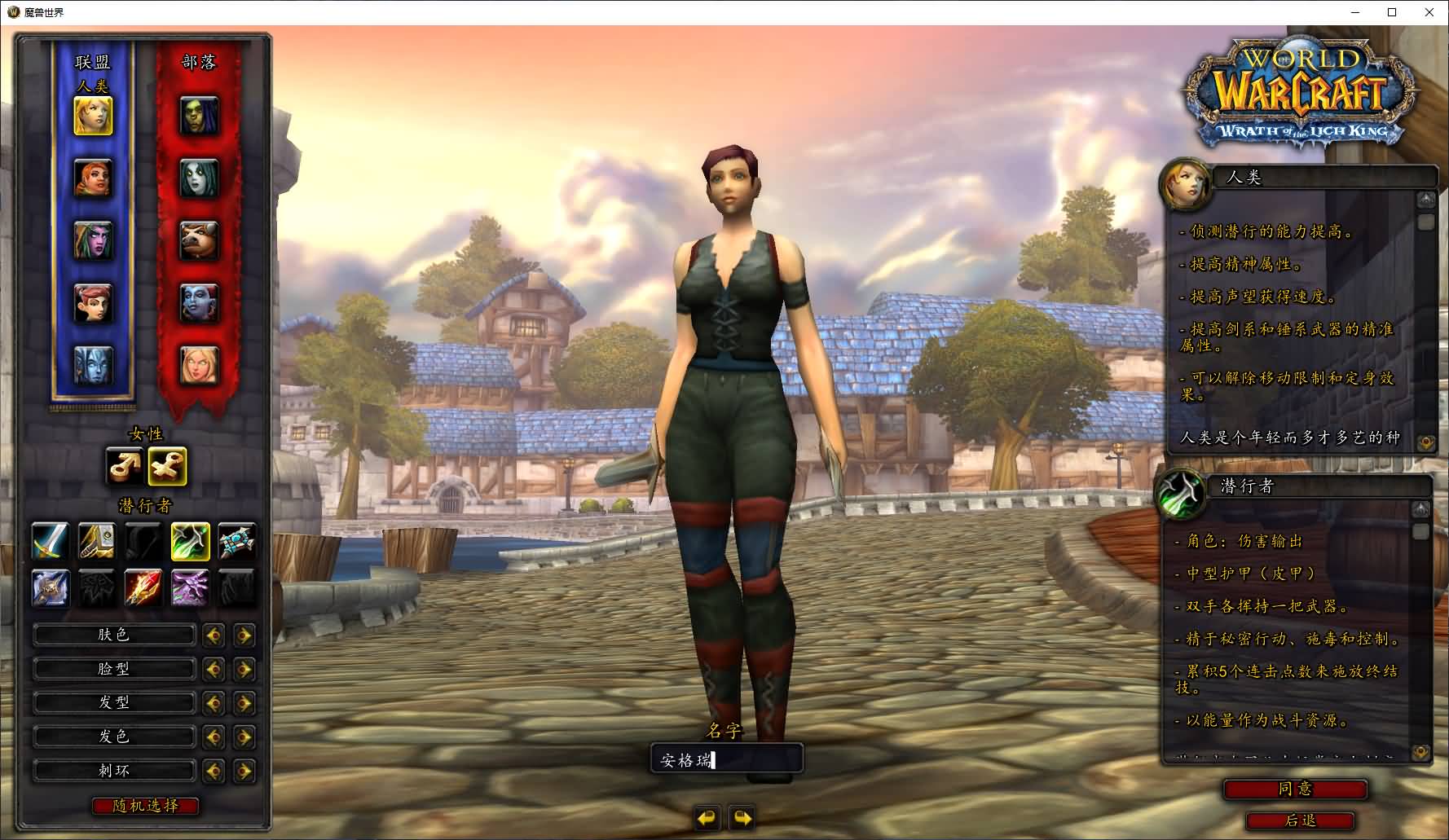Screen dimensions: 1449x840
Task: Select the Death Knight class icon
Action: [x=50, y=588]
